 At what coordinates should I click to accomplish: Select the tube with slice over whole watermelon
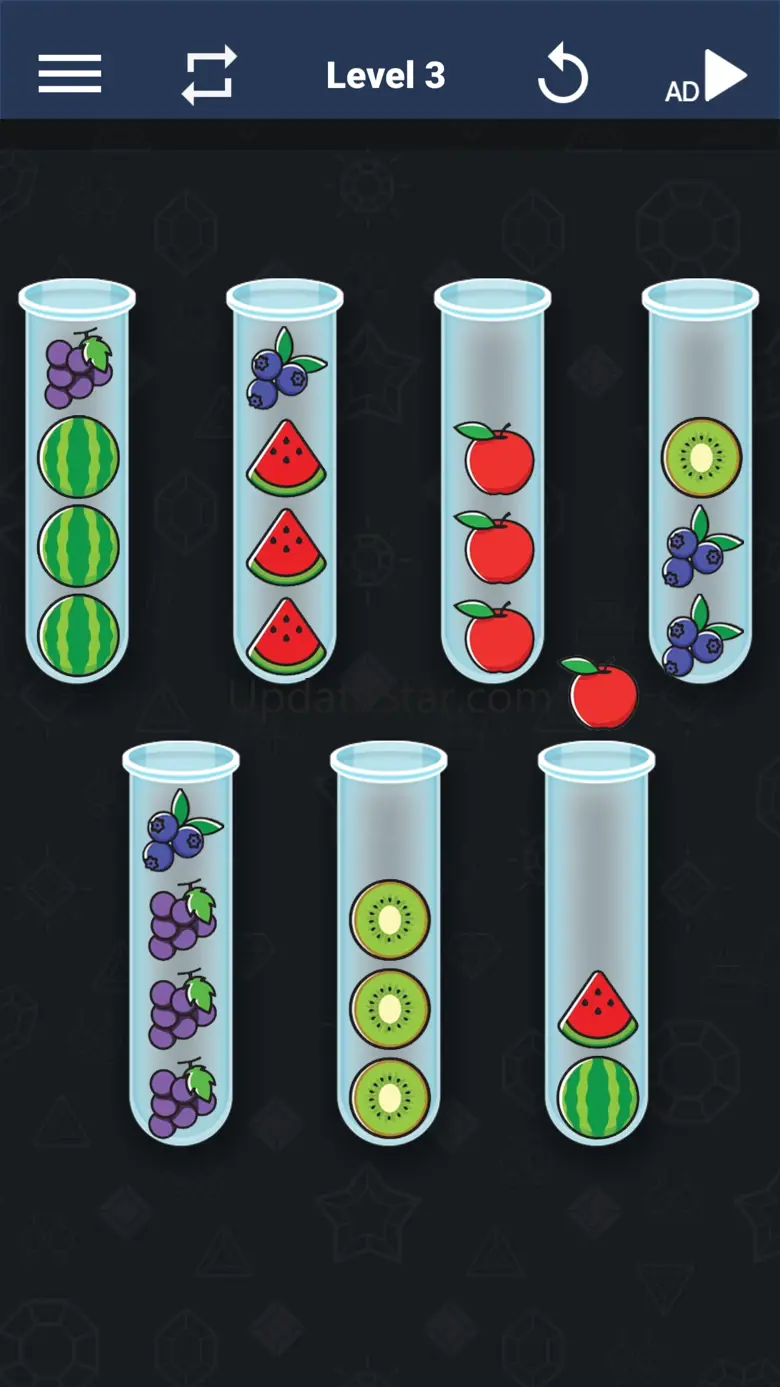pyautogui.click(x=597, y=944)
